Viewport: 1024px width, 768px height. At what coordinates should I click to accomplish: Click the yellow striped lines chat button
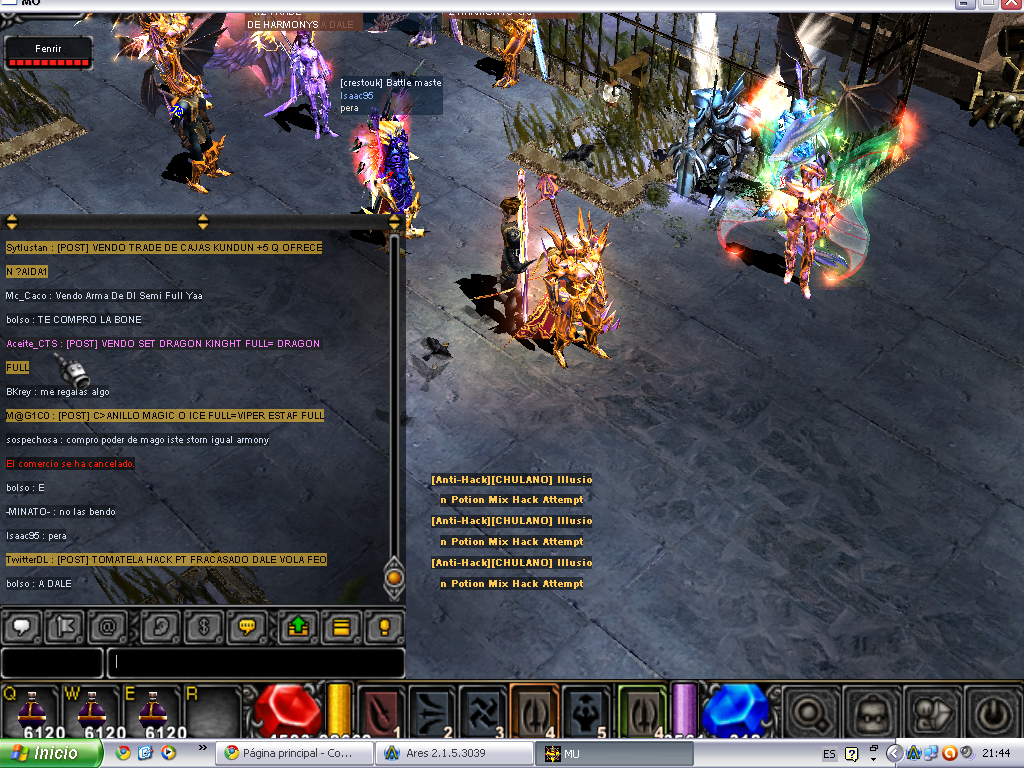pos(340,627)
